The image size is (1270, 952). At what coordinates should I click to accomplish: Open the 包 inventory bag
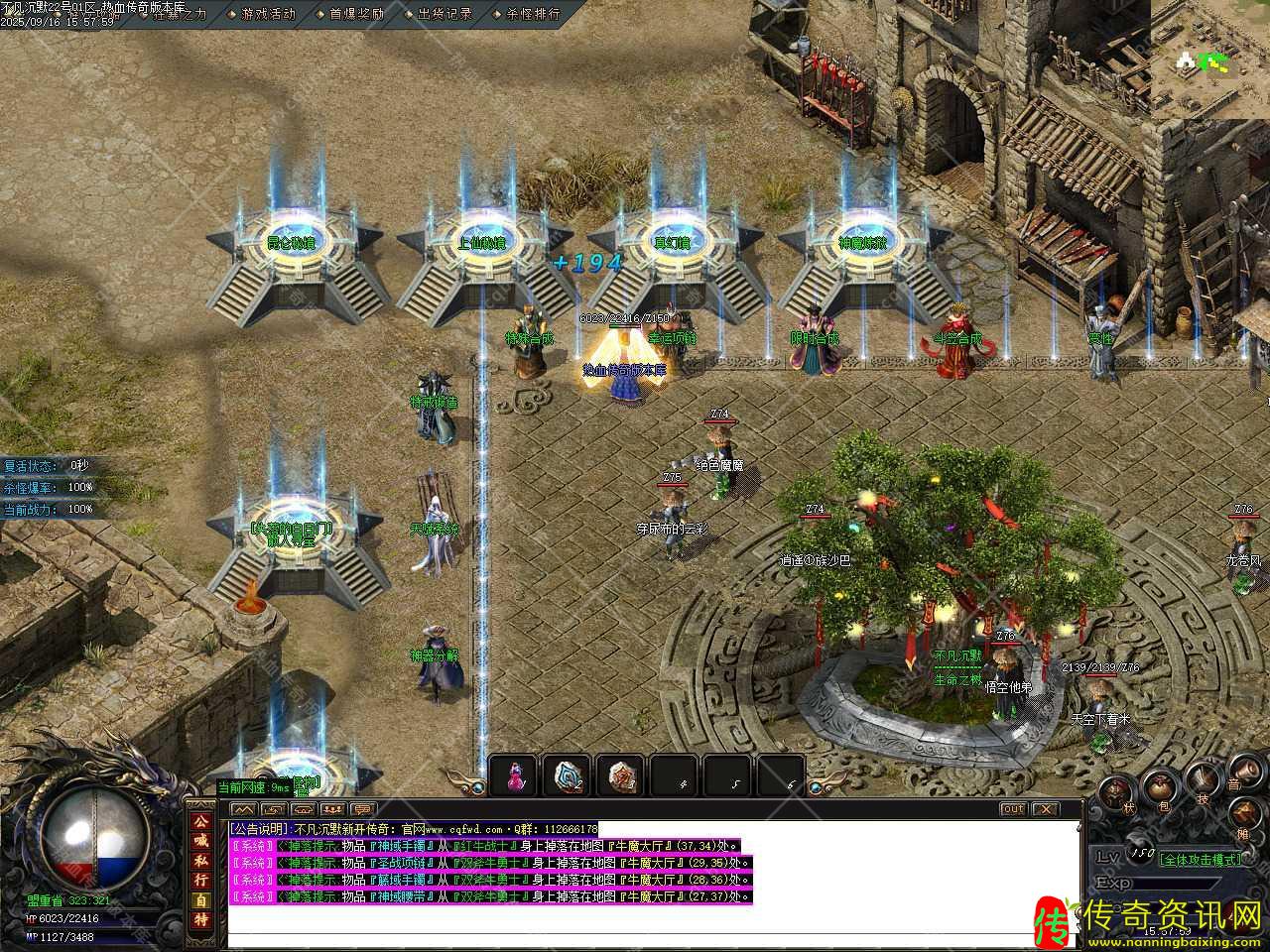[1159, 790]
